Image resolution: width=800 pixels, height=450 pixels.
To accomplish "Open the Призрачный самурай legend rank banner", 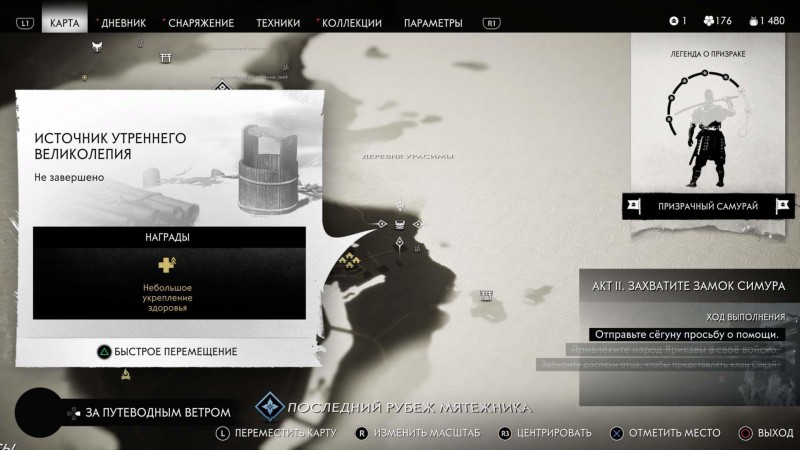I will [708, 206].
